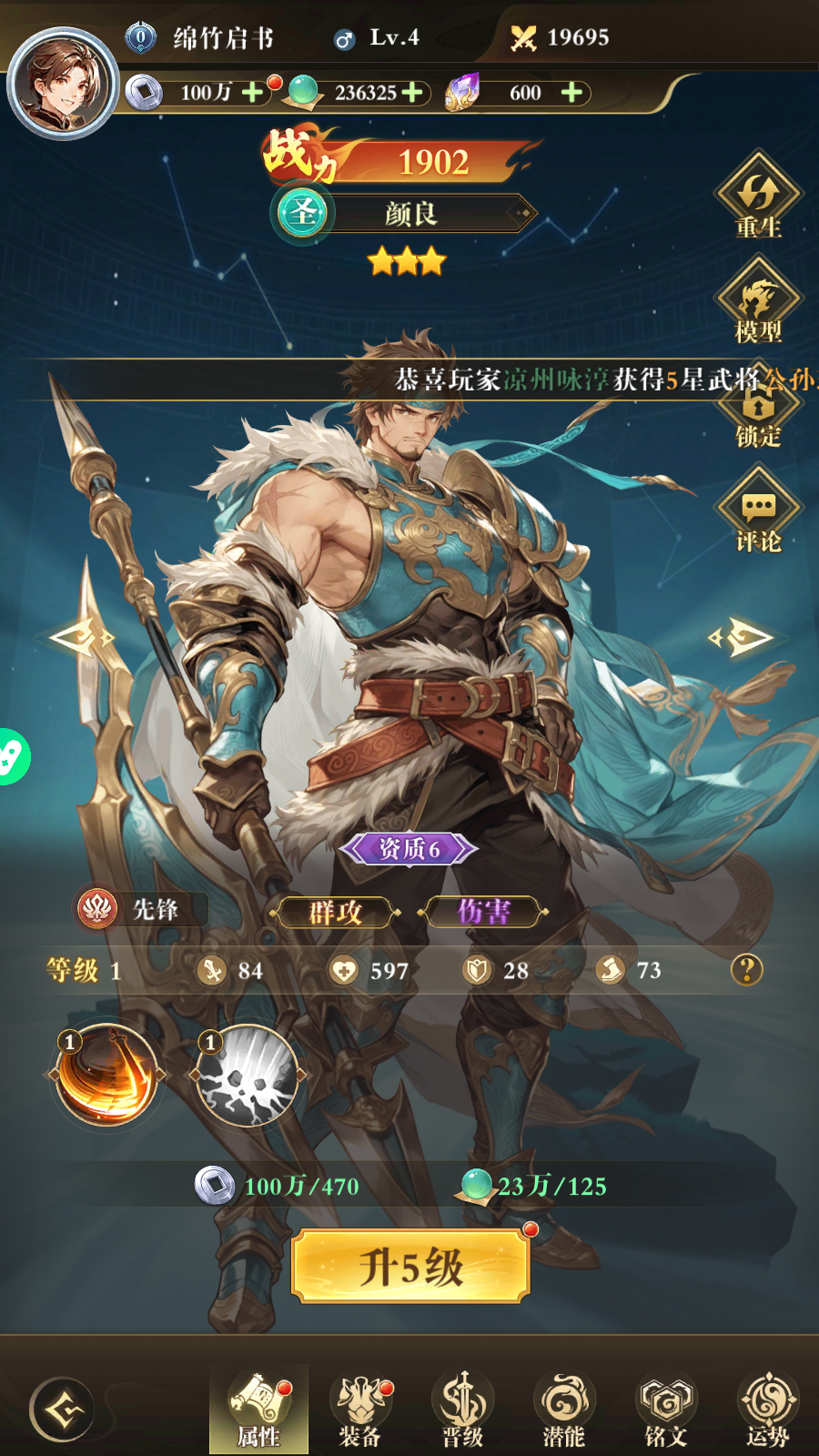Show the previous hero with left arrow

pos(80,637)
